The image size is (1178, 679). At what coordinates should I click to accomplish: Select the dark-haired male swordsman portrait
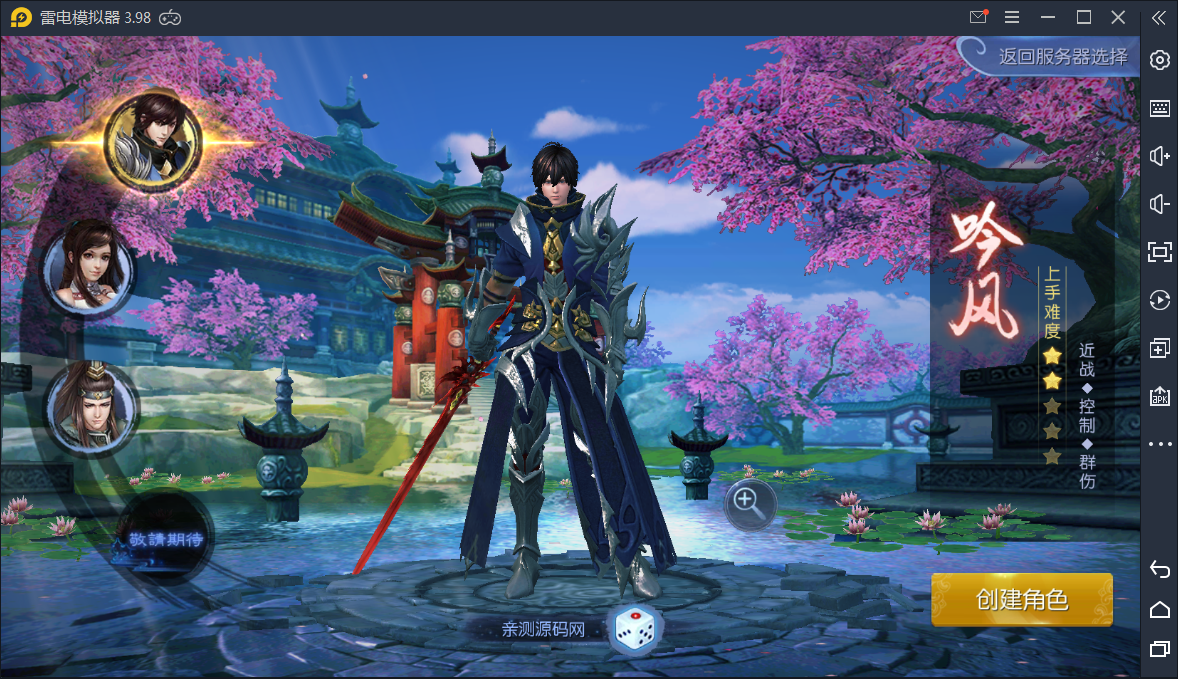(153, 140)
